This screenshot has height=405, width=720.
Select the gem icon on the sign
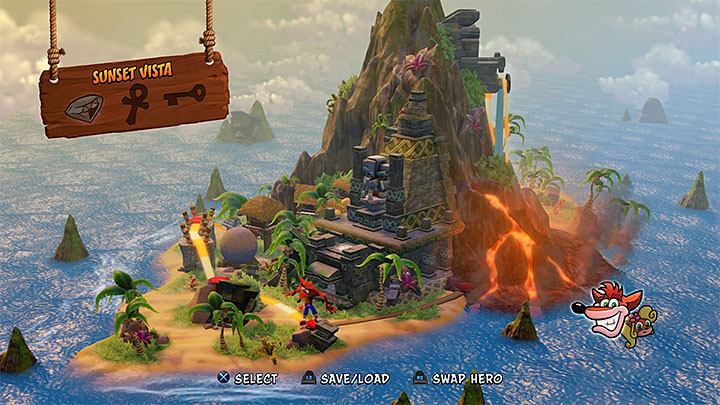coord(82,106)
